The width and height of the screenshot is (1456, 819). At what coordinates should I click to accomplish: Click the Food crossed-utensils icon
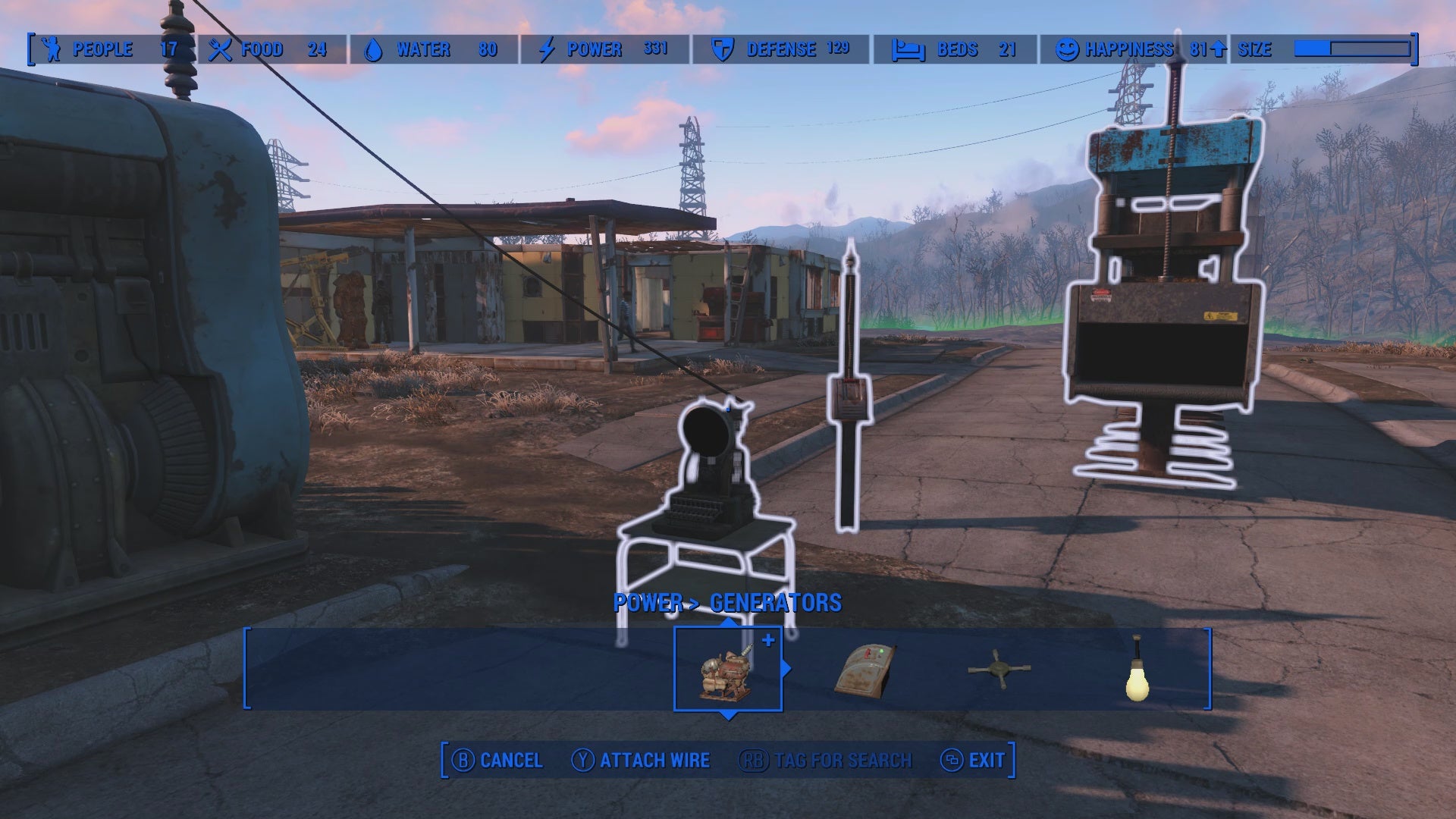(221, 49)
